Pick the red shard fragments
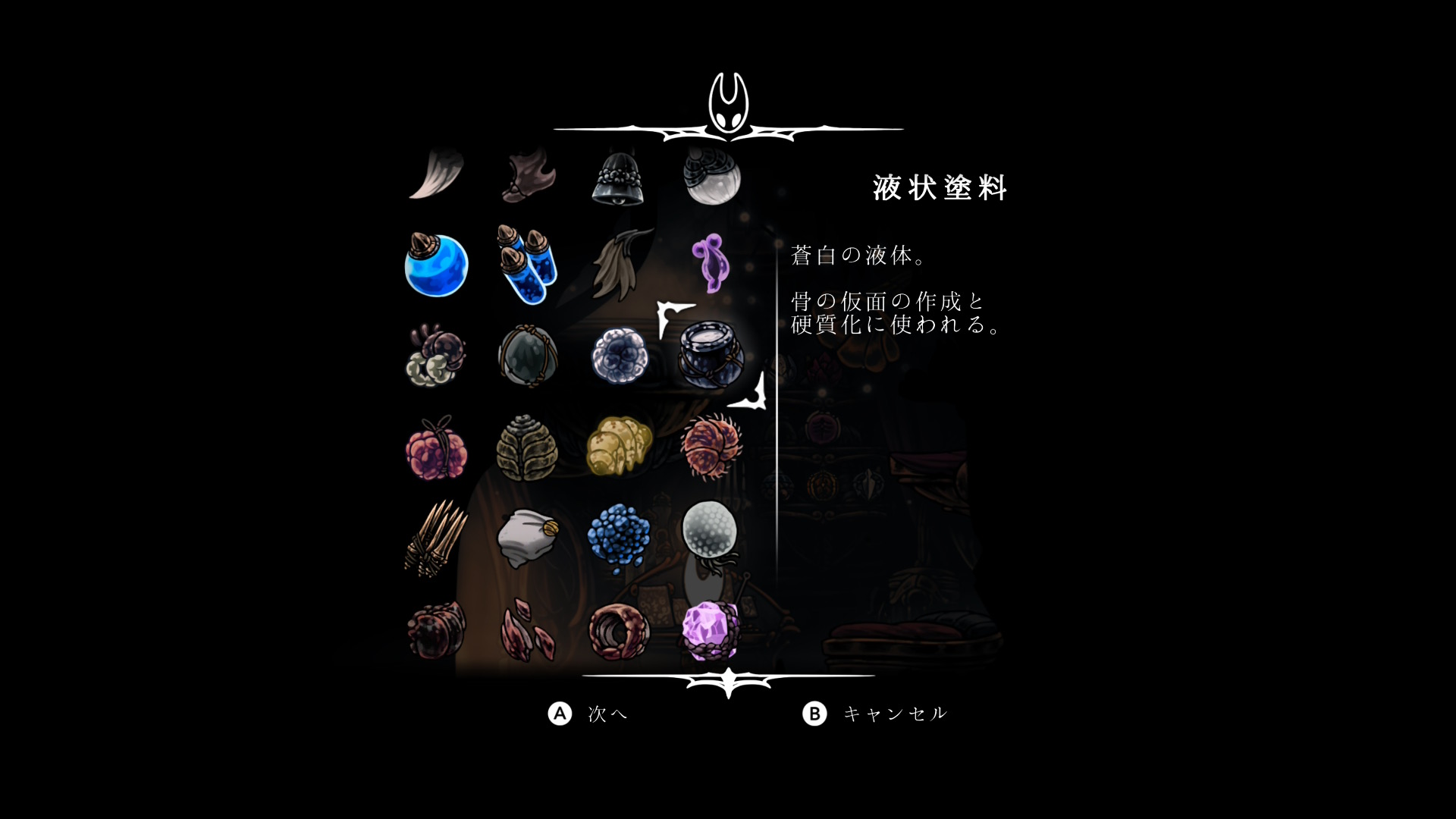Image resolution: width=1456 pixels, height=819 pixels. pyautogui.click(x=528, y=631)
